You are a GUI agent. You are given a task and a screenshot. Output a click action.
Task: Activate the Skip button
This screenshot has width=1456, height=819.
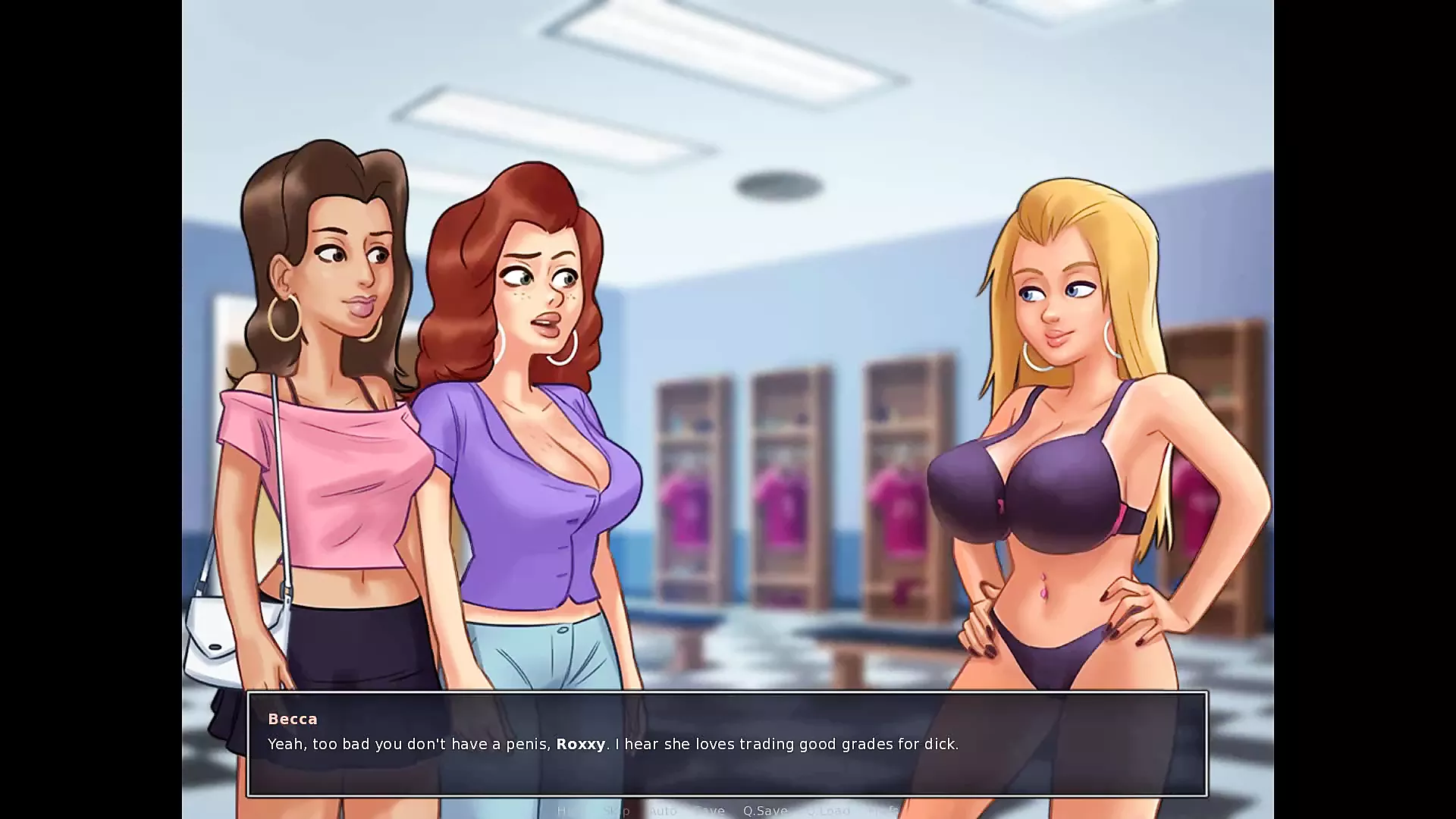616,811
